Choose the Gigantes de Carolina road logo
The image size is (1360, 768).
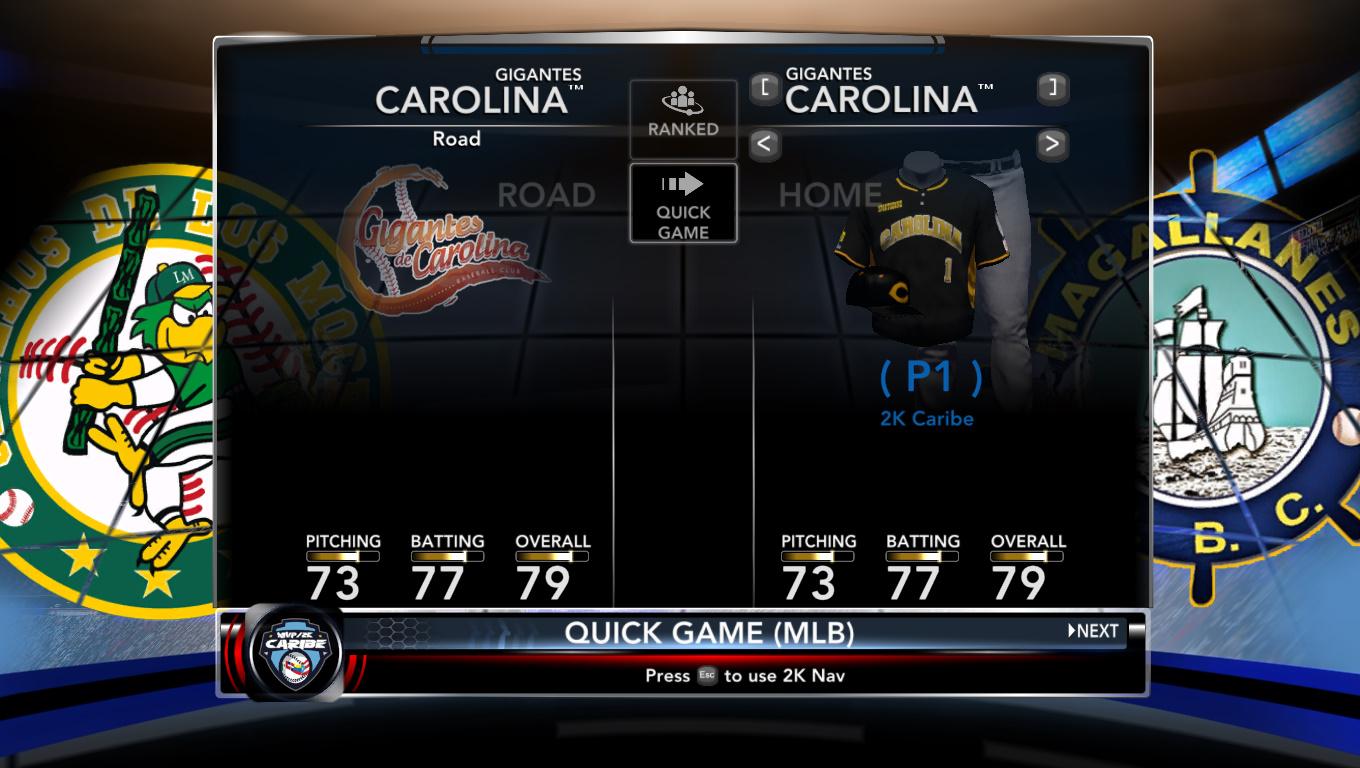coord(435,240)
